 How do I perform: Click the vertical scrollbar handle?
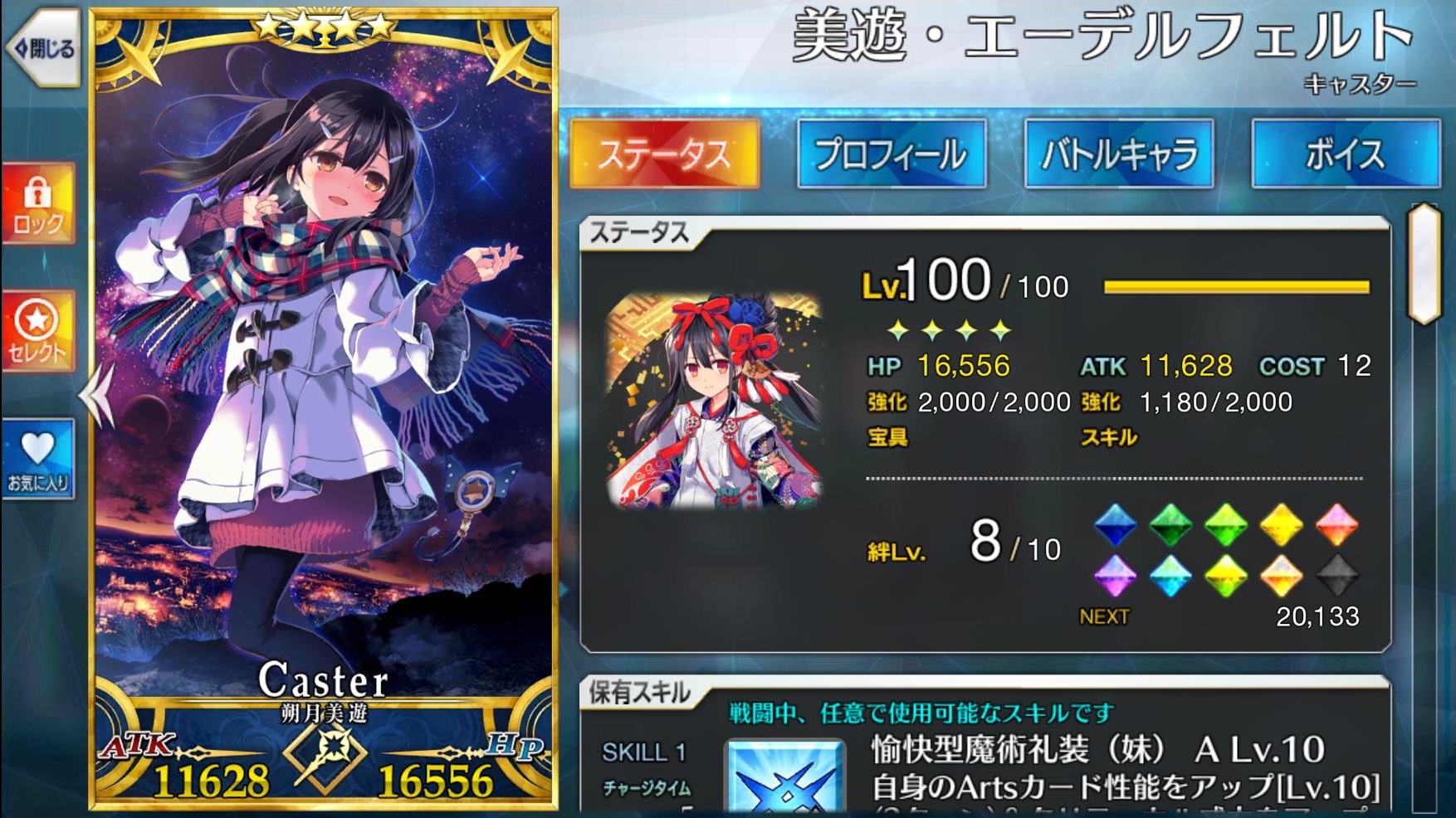(1424, 263)
